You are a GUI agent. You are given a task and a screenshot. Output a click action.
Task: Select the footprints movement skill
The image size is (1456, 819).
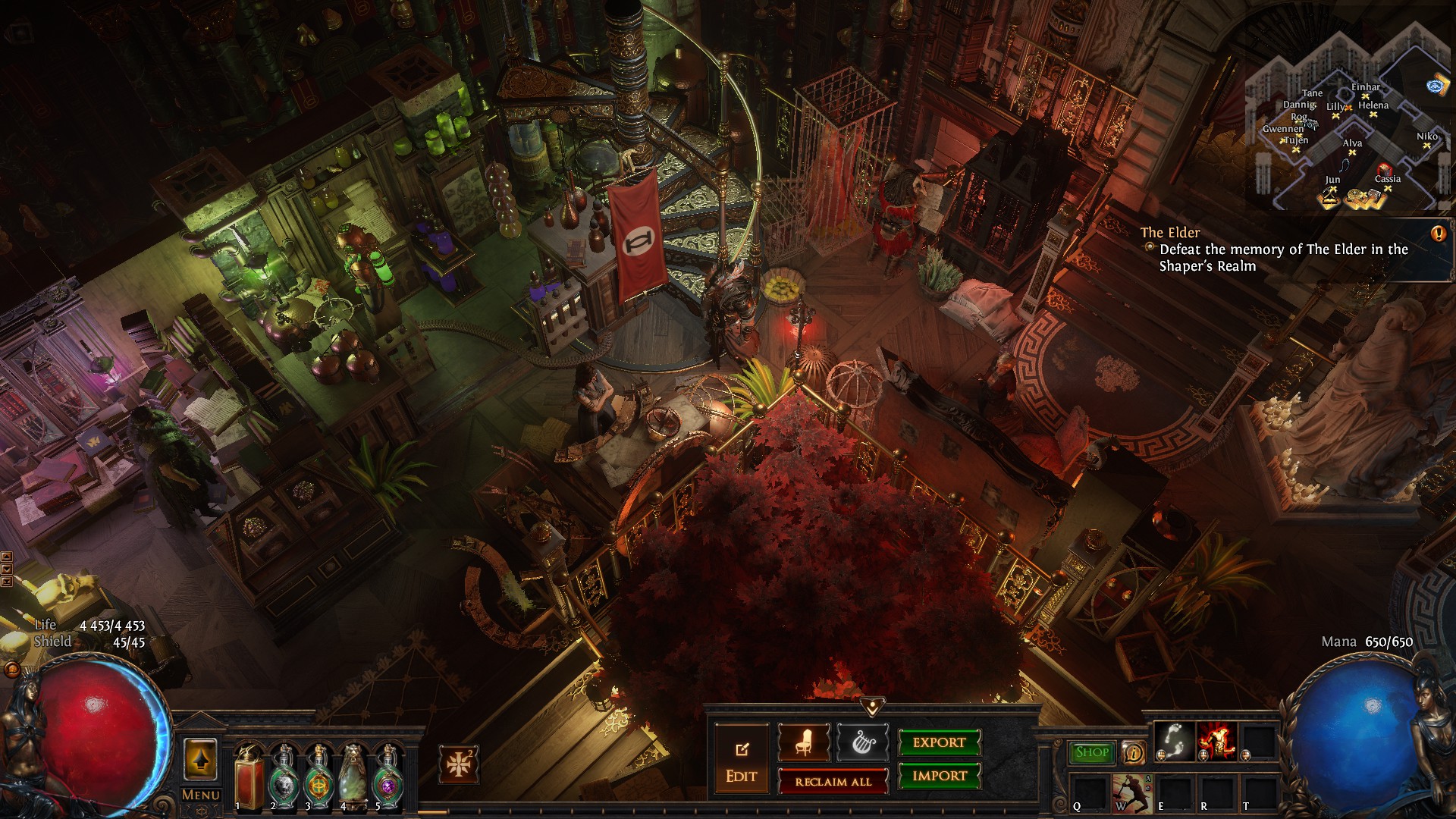coord(1174,739)
